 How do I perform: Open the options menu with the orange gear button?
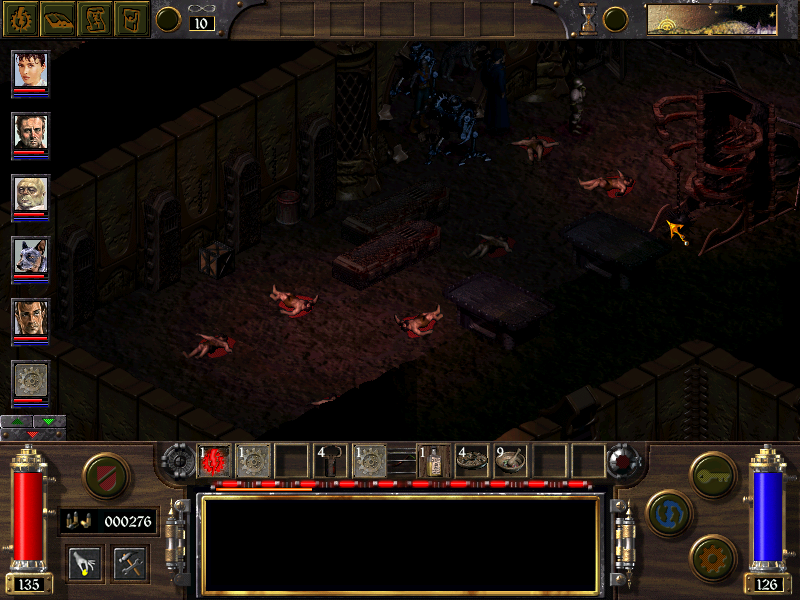(x=712, y=556)
